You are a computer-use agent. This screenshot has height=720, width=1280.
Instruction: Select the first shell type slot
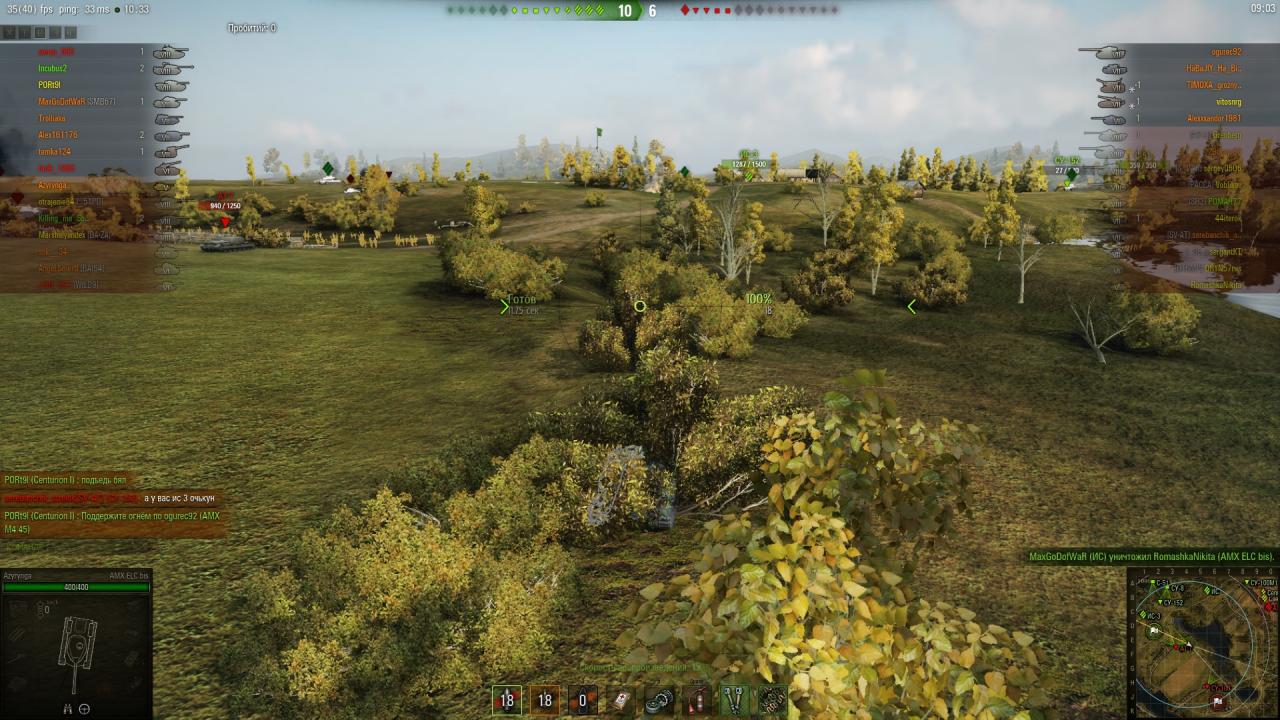(x=507, y=700)
